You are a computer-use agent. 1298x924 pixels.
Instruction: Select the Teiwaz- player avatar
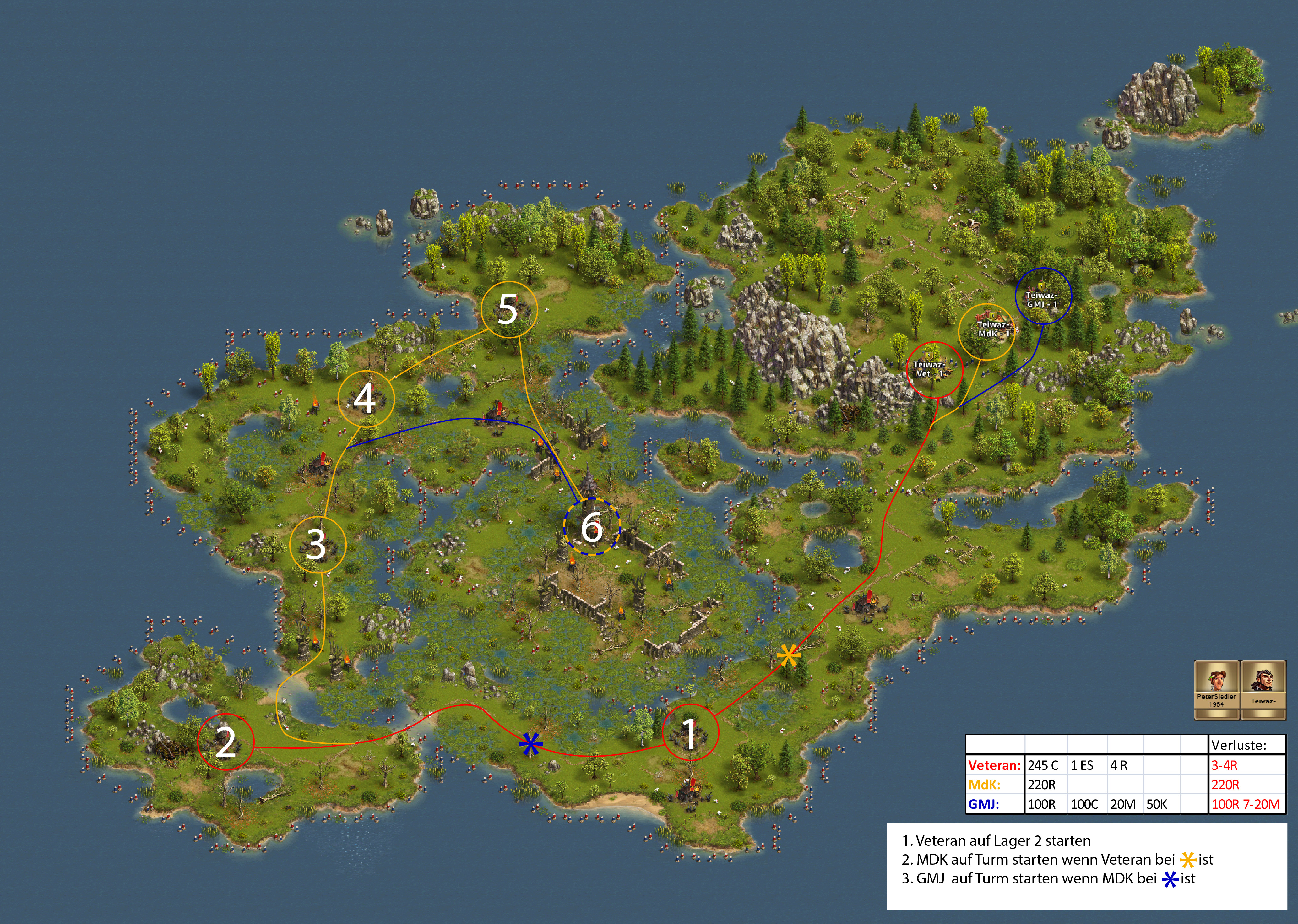point(1263,689)
